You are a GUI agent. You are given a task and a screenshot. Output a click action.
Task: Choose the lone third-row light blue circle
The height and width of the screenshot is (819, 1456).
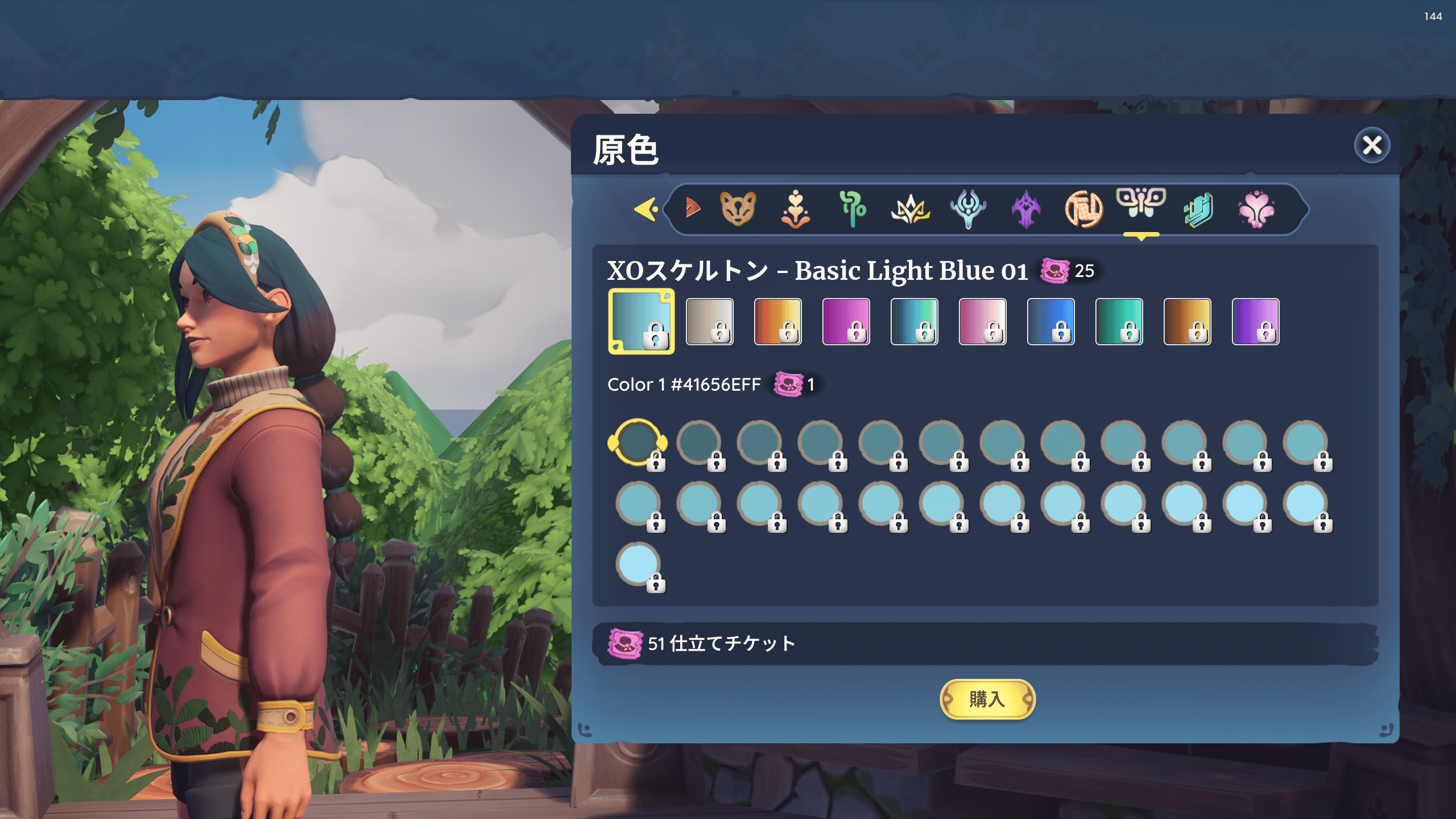tap(638, 563)
